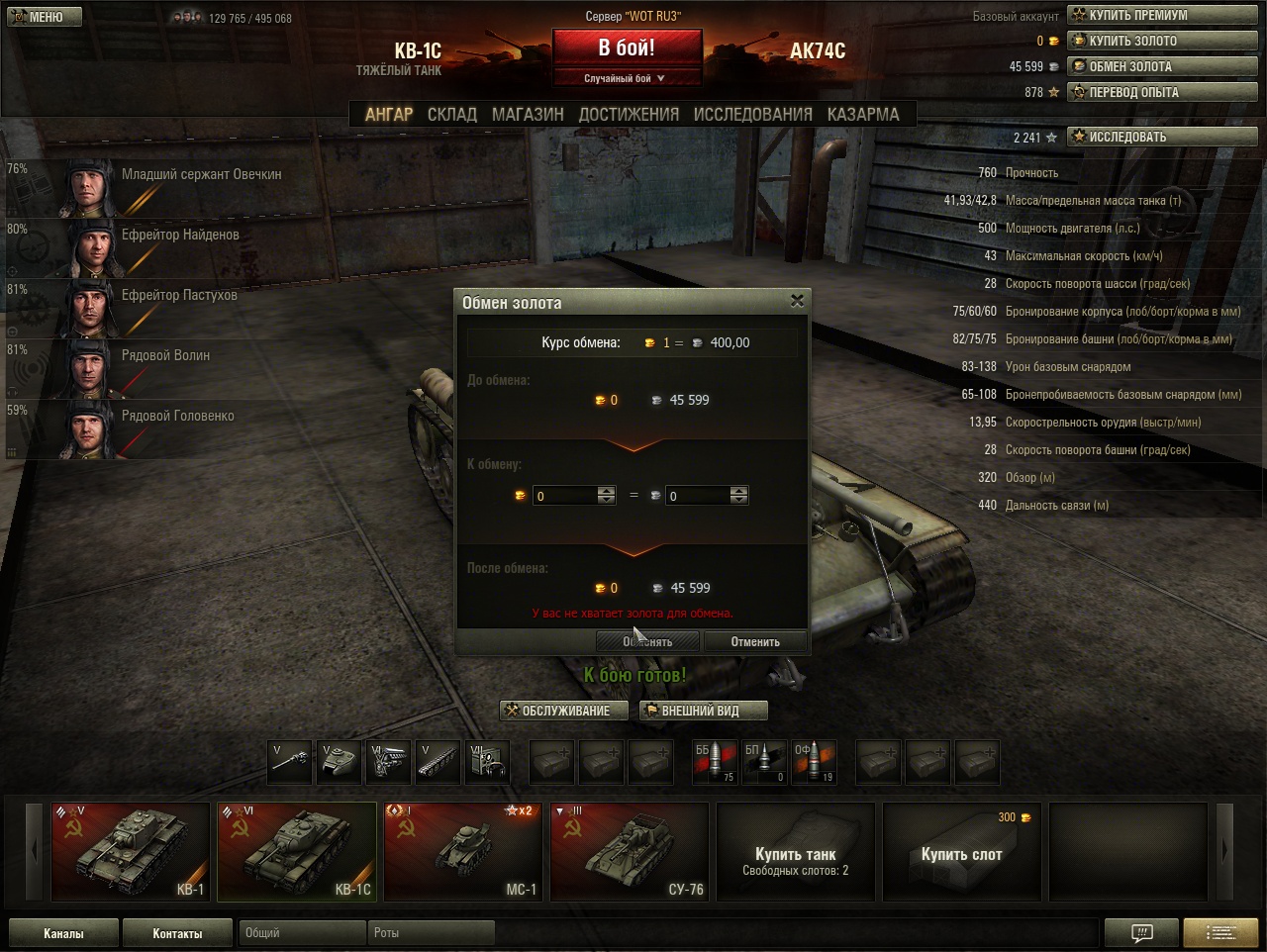Click КУПИТЬ ПРЕМИУМ button
The width and height of the screenshot is (1267, 952).
point(1161,15)
